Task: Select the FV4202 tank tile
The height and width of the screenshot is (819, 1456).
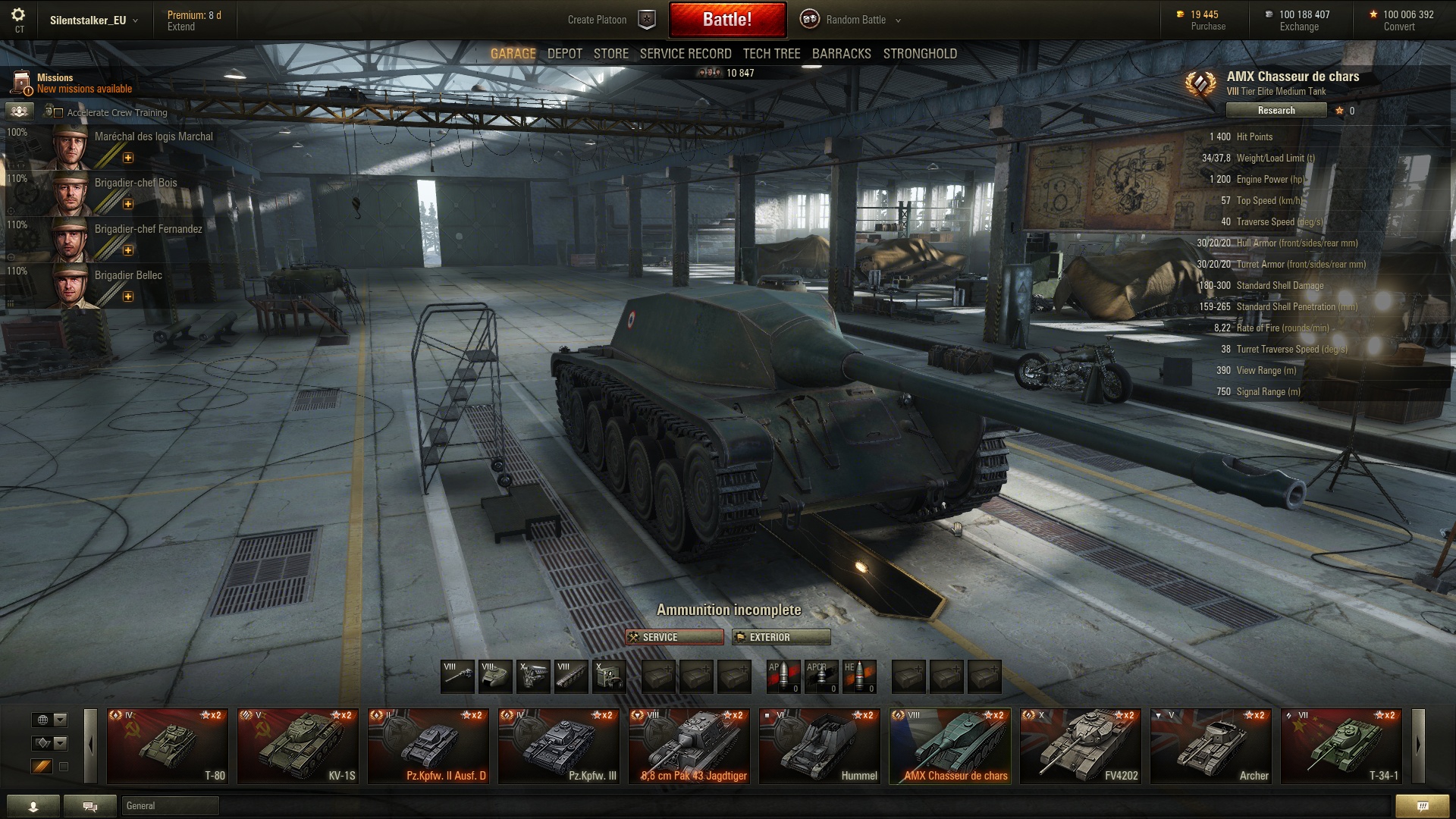Action: pos(1080,746)
